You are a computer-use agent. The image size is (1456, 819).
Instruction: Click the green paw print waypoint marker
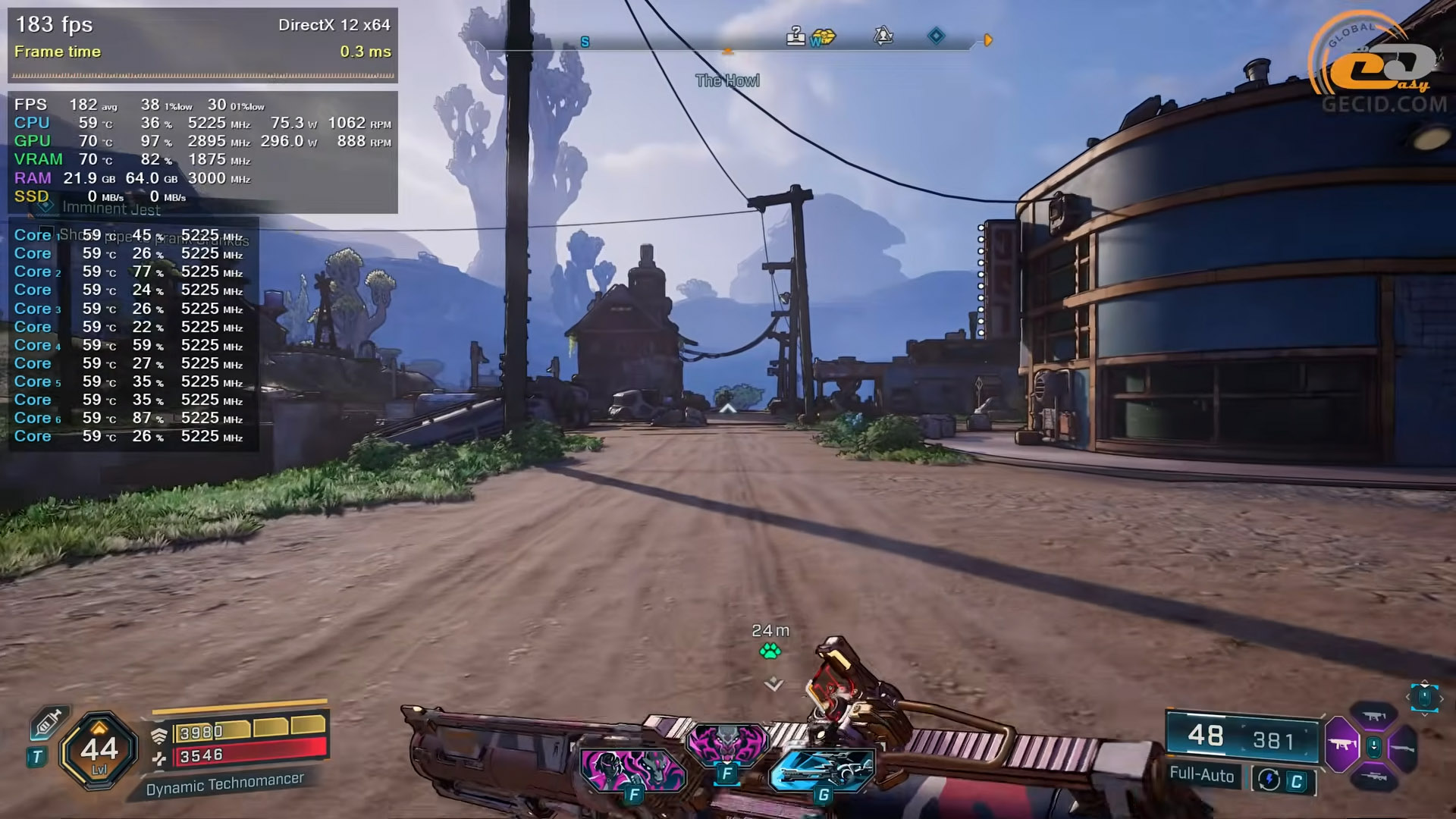tap(770, 651)
